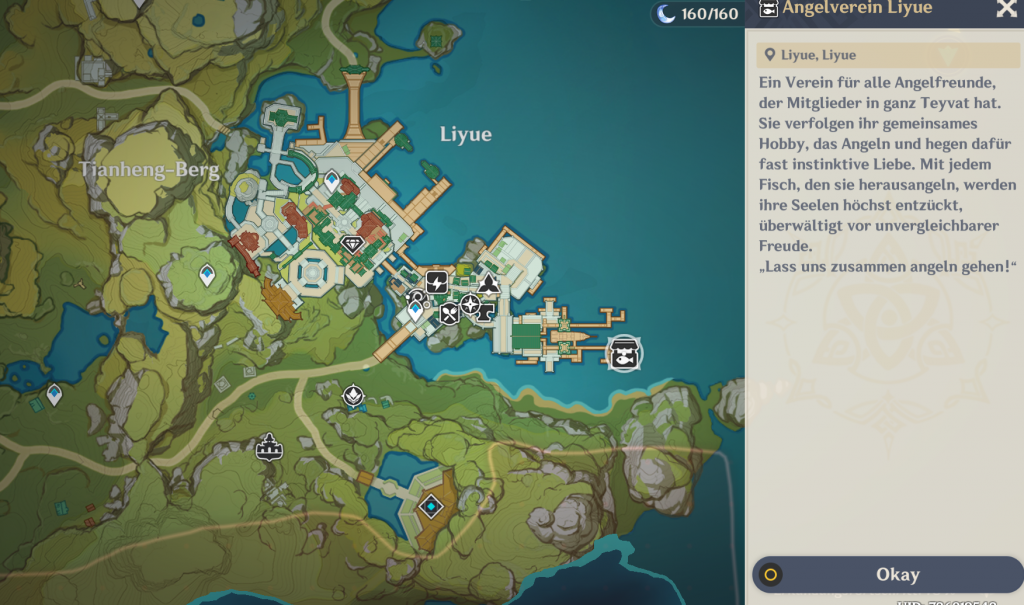Screen dimensions: 1024x605
Task: Choose the fork and knife restaurant marker
Action: click(449, 314)
